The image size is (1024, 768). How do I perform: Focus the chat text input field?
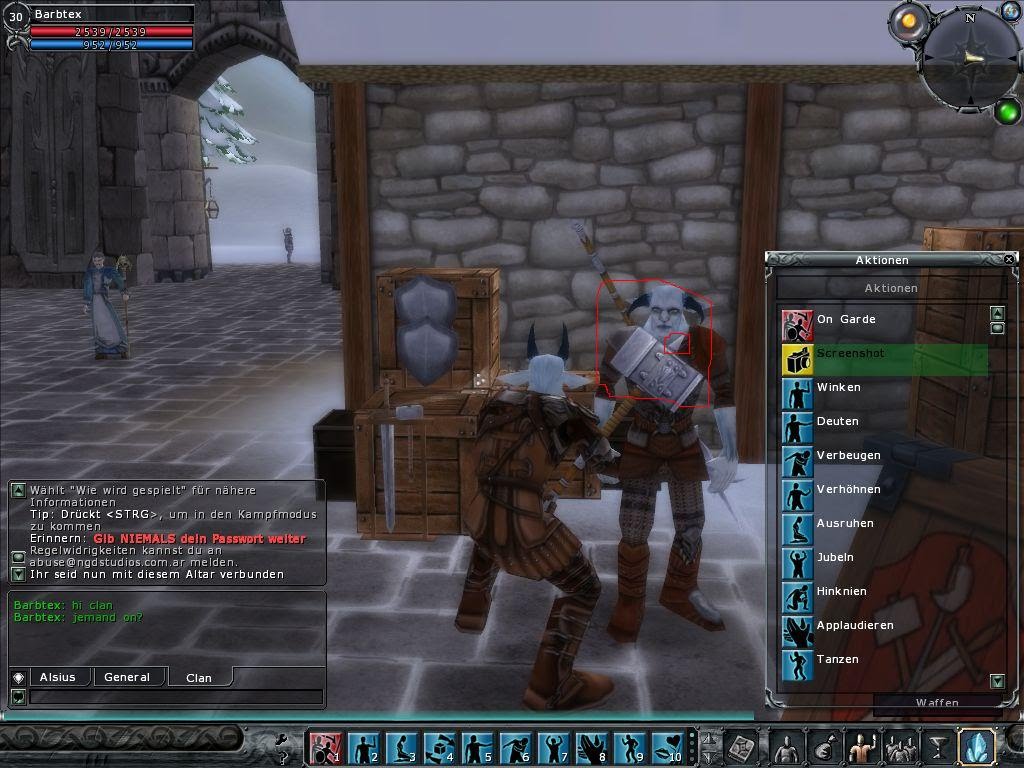tap(175, 696)
